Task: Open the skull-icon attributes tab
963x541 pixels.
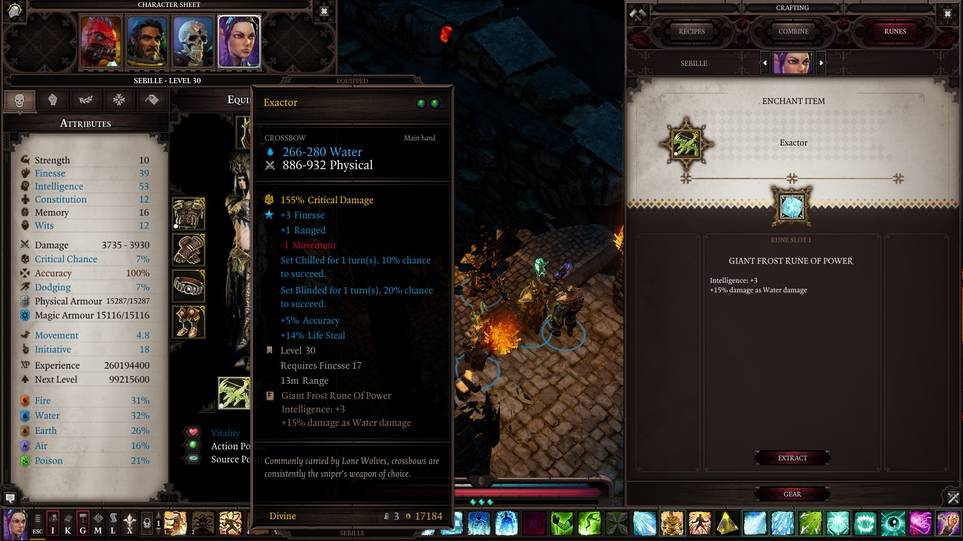Action: coord(20,99)
